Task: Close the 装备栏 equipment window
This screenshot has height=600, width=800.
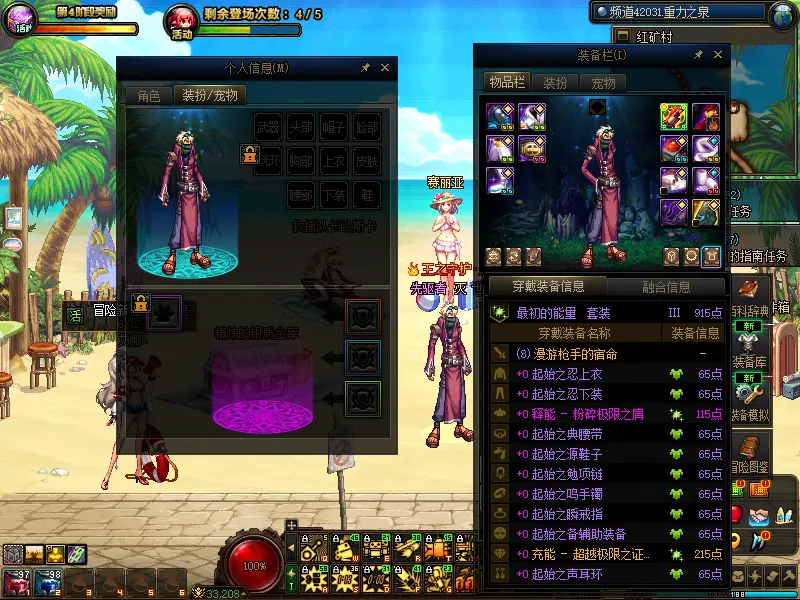Action: [714, 55]
